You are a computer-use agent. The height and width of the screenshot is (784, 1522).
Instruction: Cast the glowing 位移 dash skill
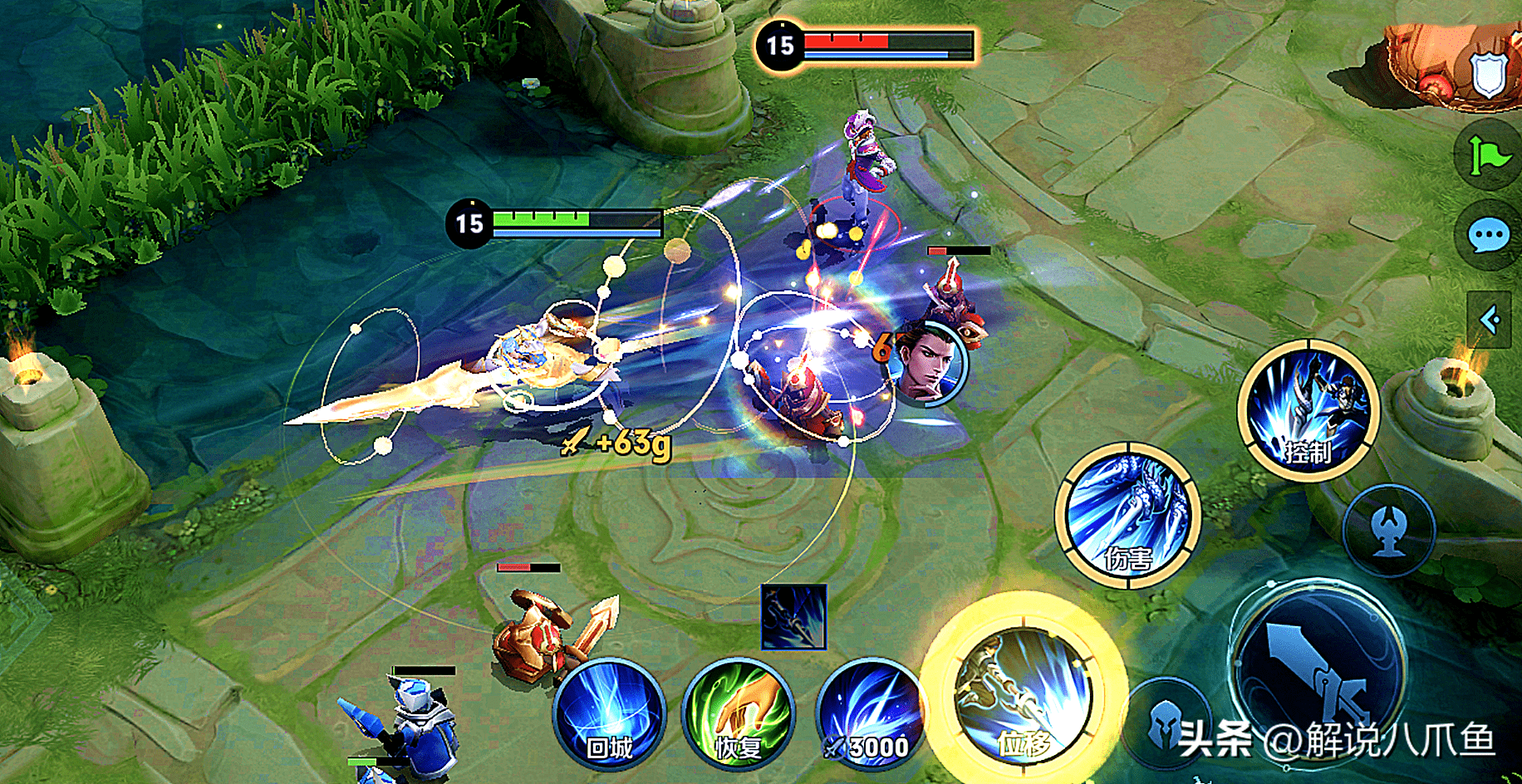[1024, 696]
